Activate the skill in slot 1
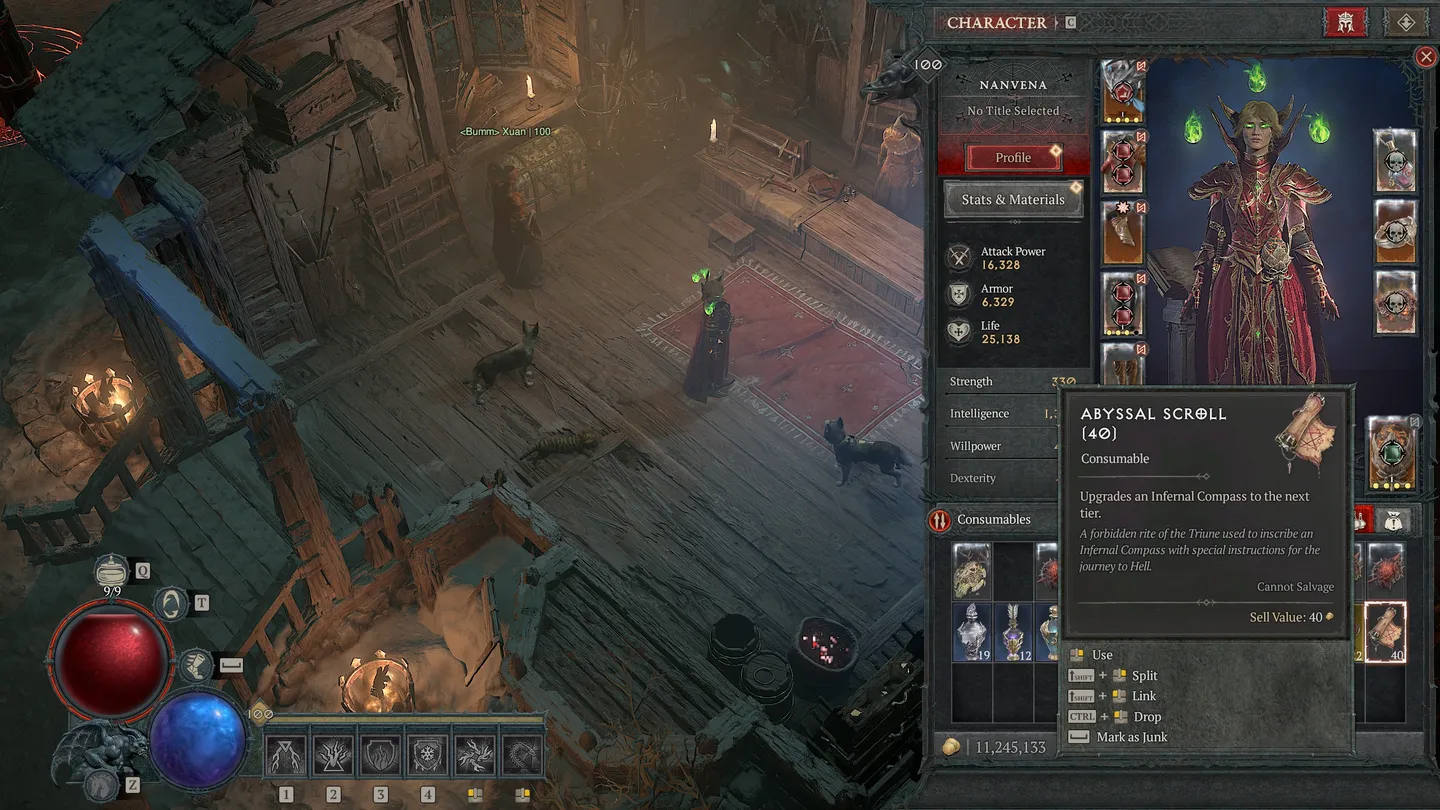The image size is (1440, 810). pyautogui.click(x=287, y=756)
